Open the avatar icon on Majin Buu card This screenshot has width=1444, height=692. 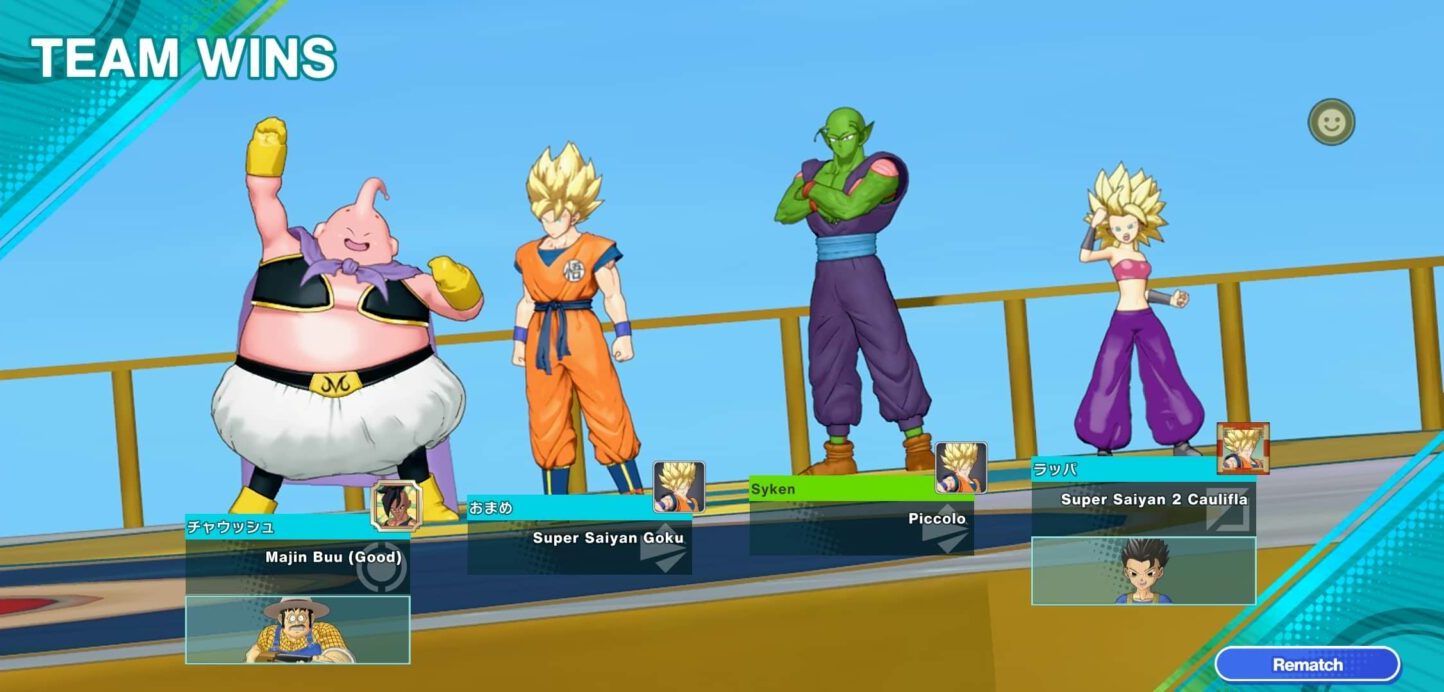[397, 505]
